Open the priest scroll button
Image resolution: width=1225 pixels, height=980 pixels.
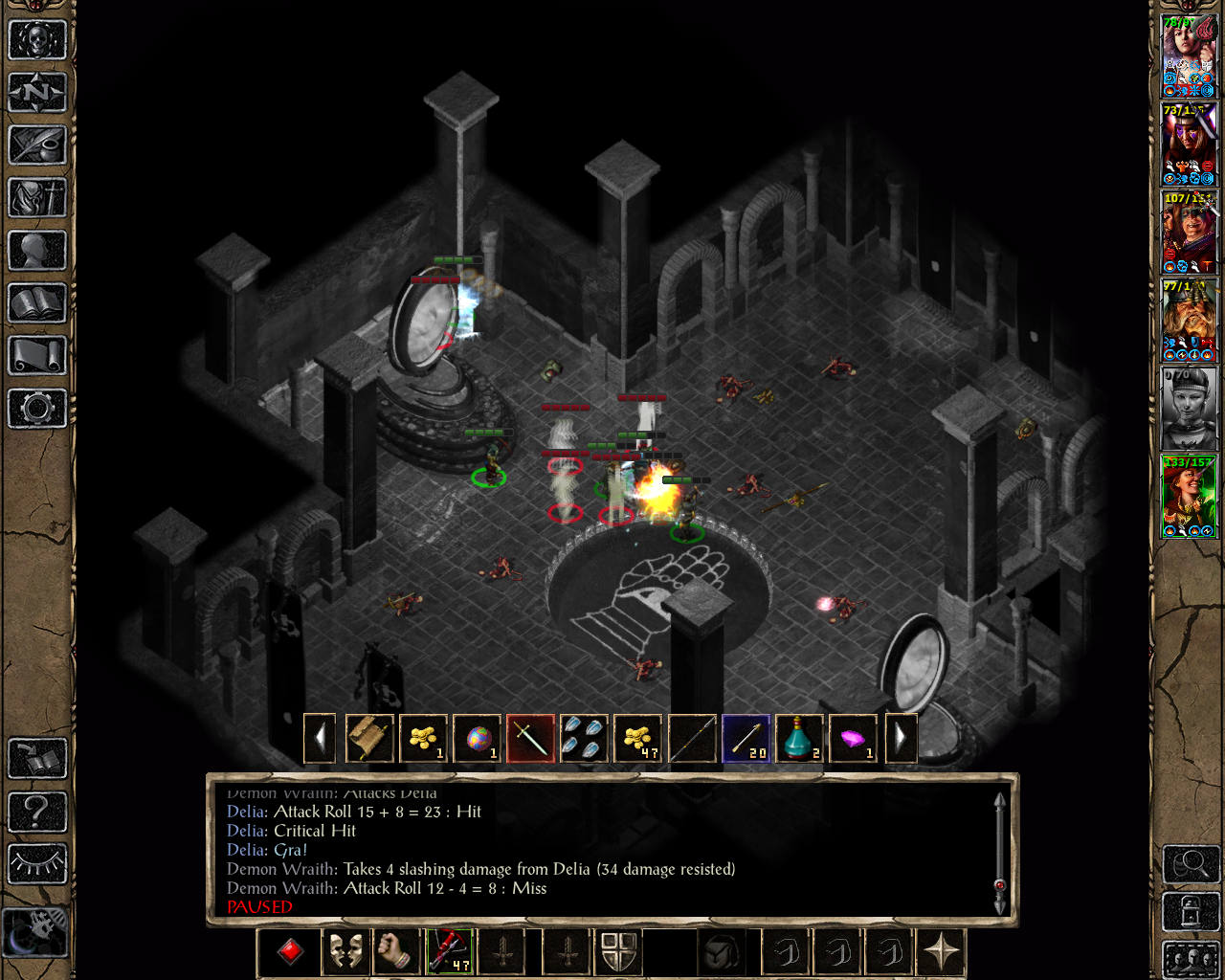pyautogui.click(x=37, y=356)
